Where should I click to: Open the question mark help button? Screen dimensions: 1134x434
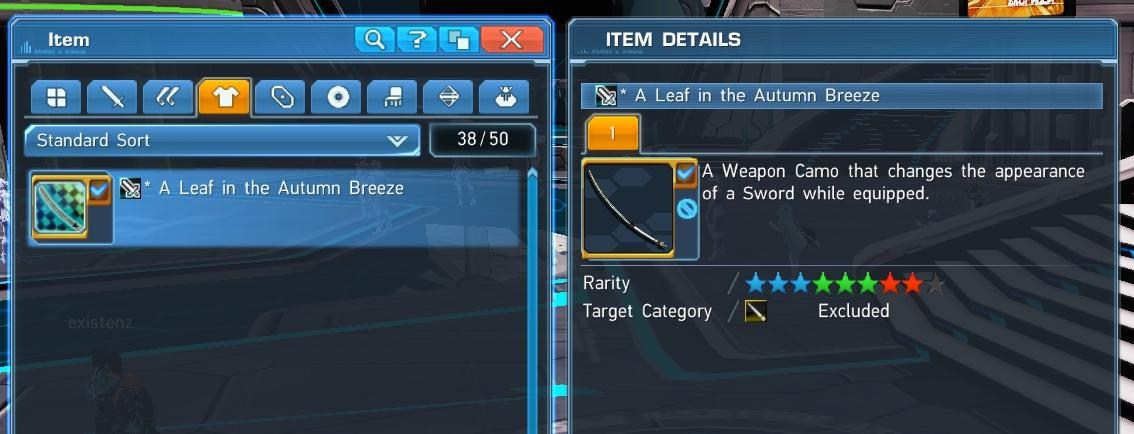click(416, 40)
